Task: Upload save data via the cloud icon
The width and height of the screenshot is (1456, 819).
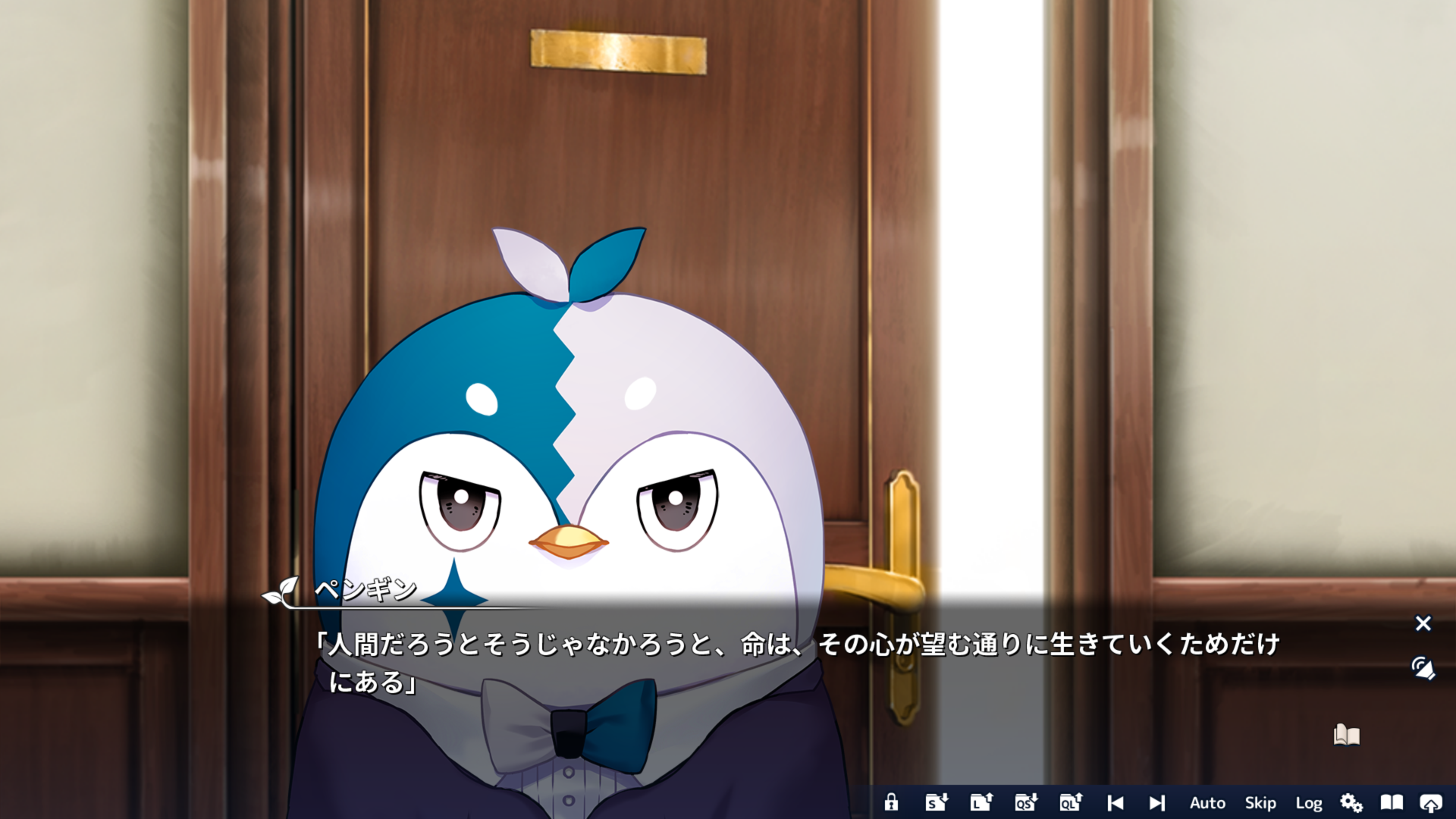Action: click(1432, 802)
